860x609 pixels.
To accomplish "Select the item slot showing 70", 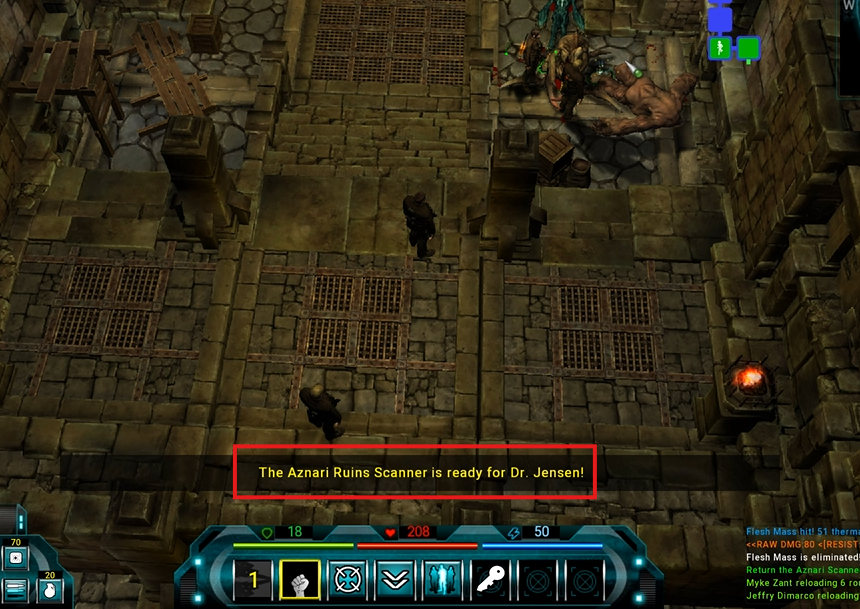I will point(17,557).
